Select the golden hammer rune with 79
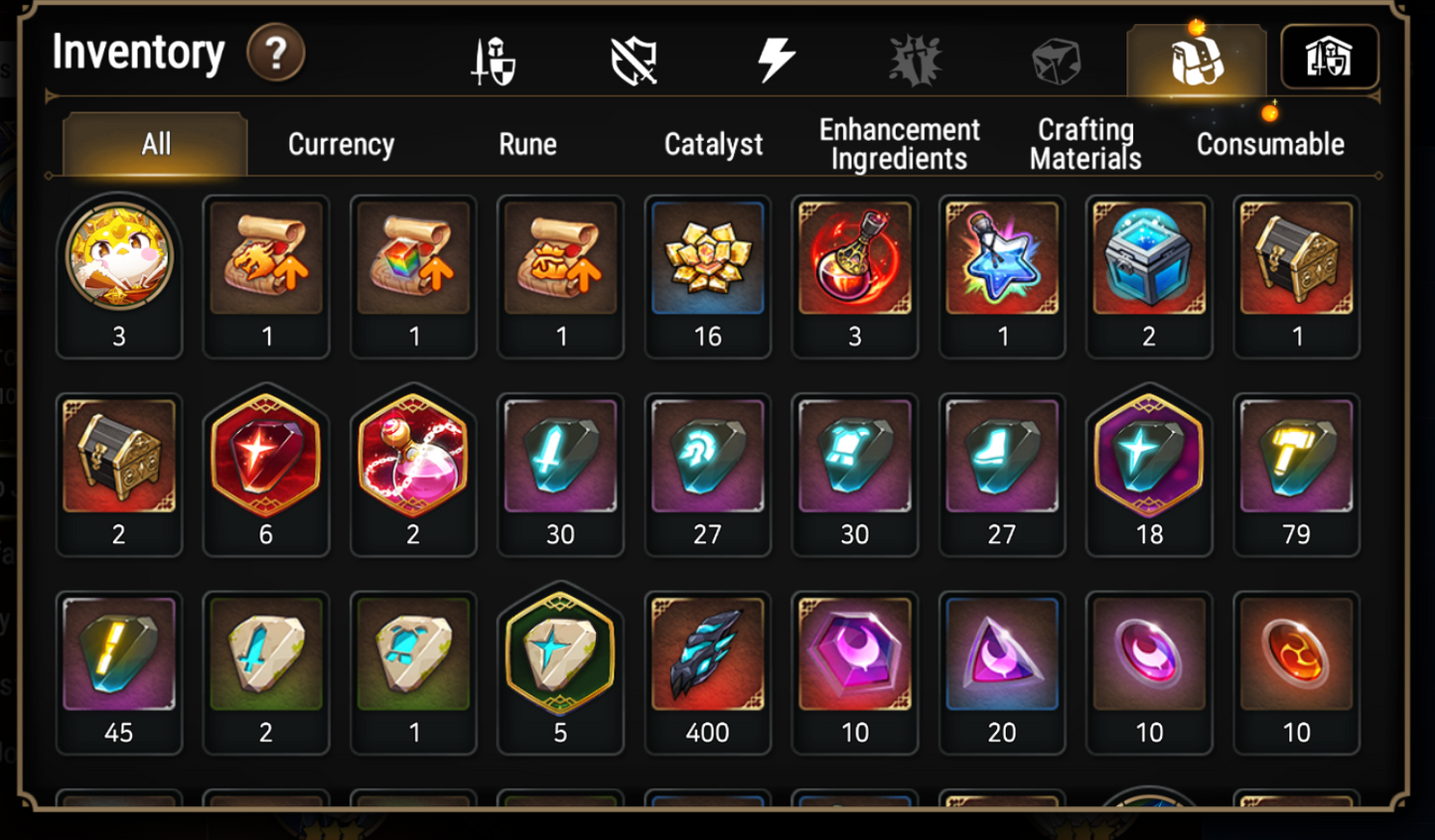Viewport: 1435px width, 840px height. (x=1296, y=457)
